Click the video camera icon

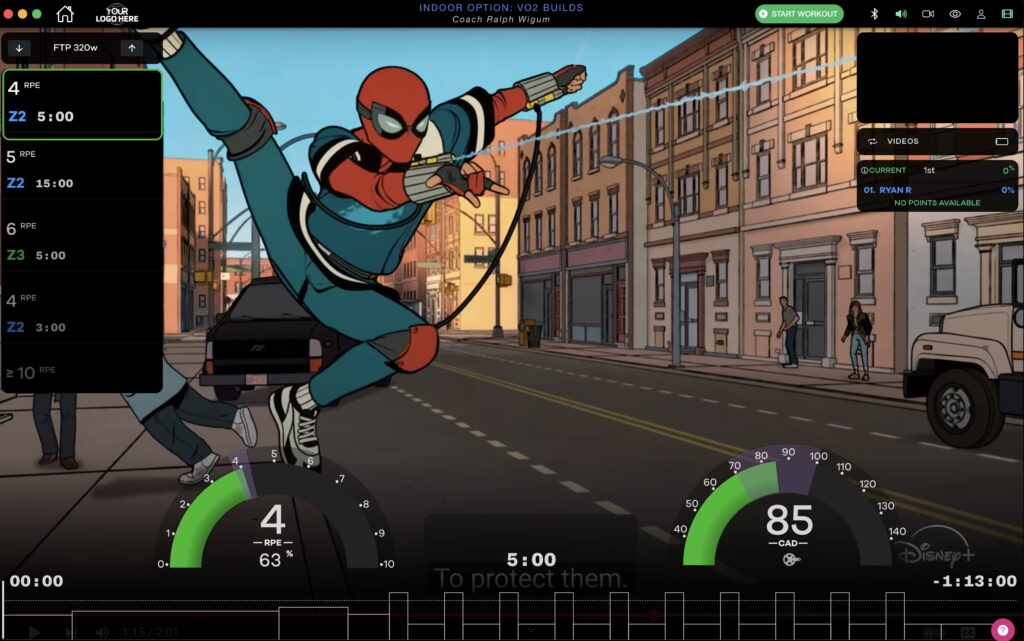point(927,14)
